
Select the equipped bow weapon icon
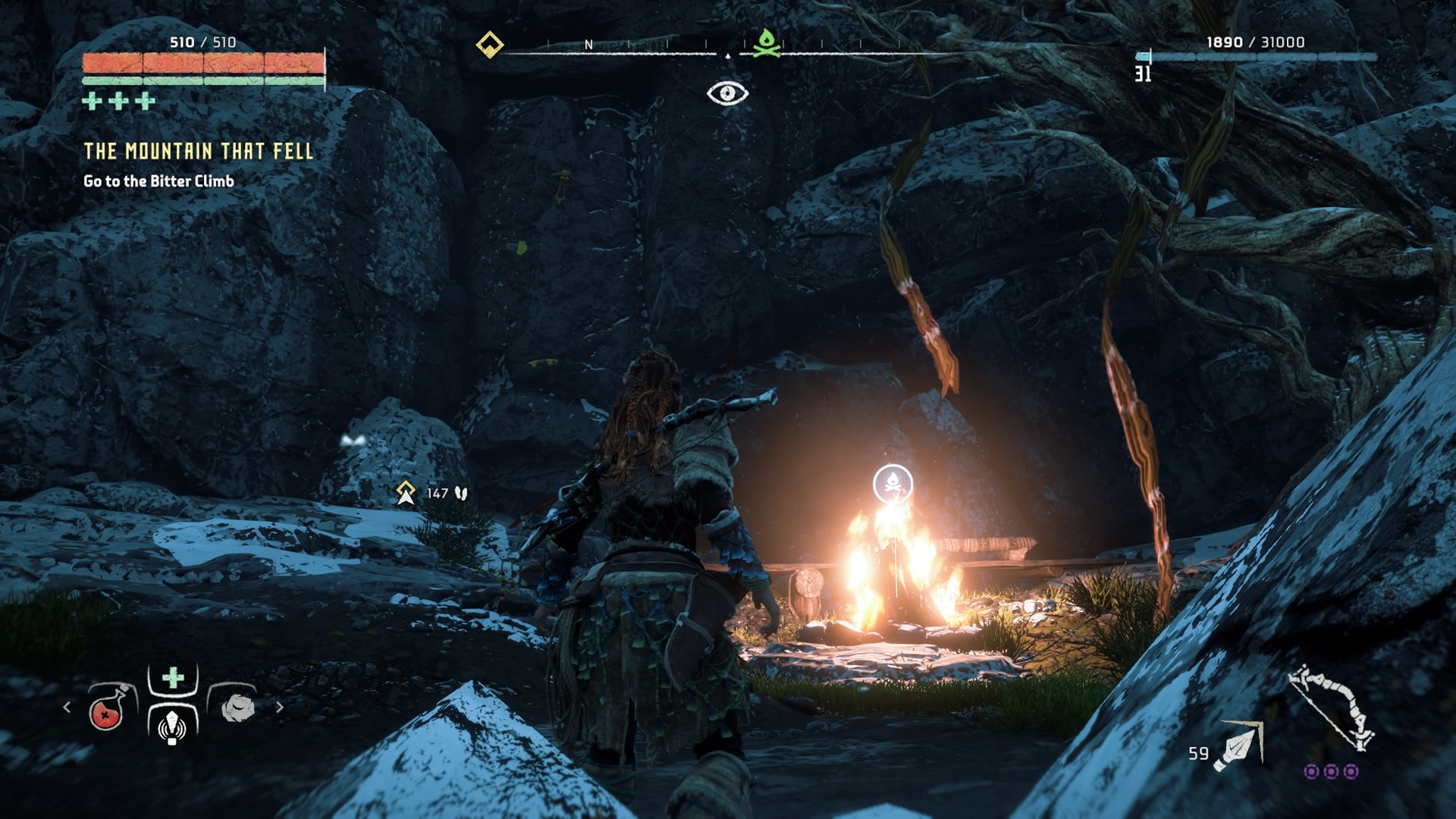point(1333,708)
